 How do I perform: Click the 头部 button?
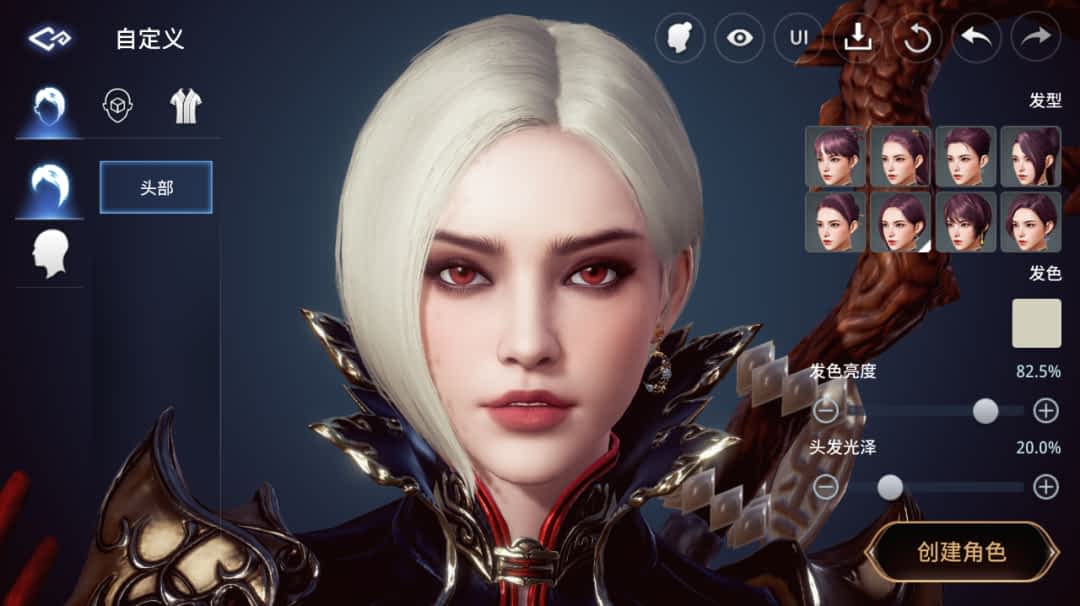[x=156, y=187]
